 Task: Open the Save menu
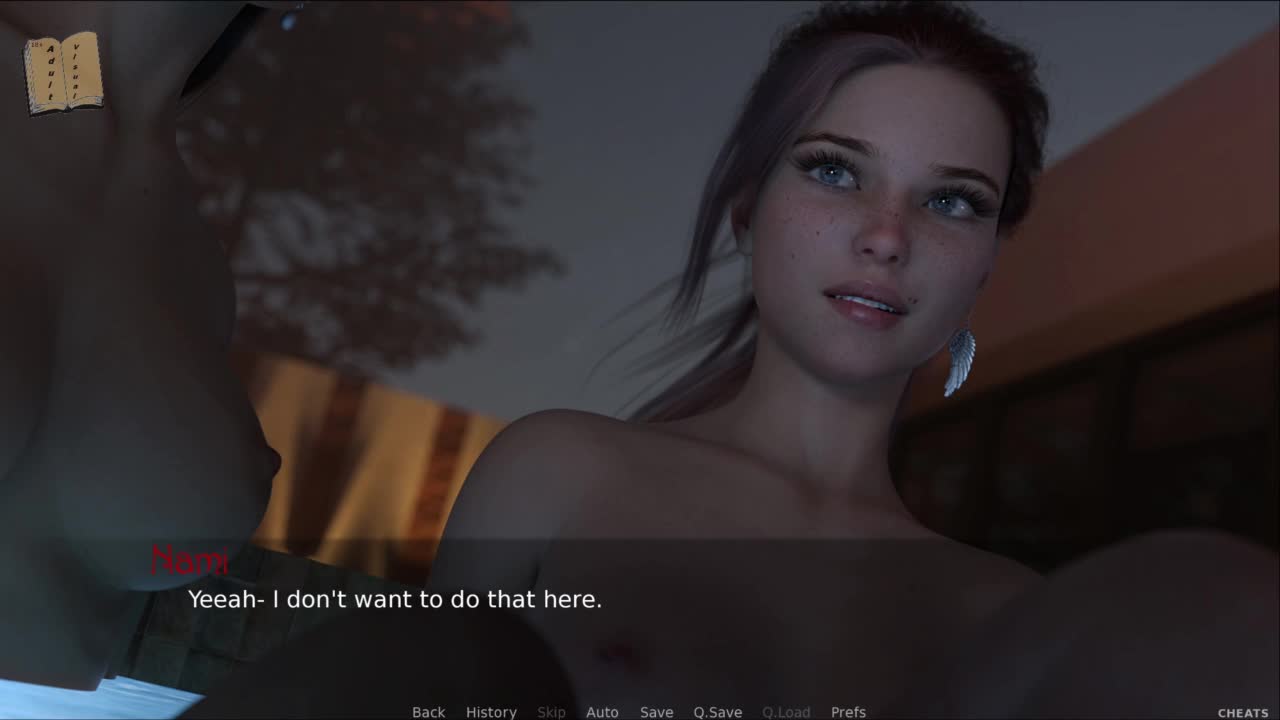tap(656, 712)
